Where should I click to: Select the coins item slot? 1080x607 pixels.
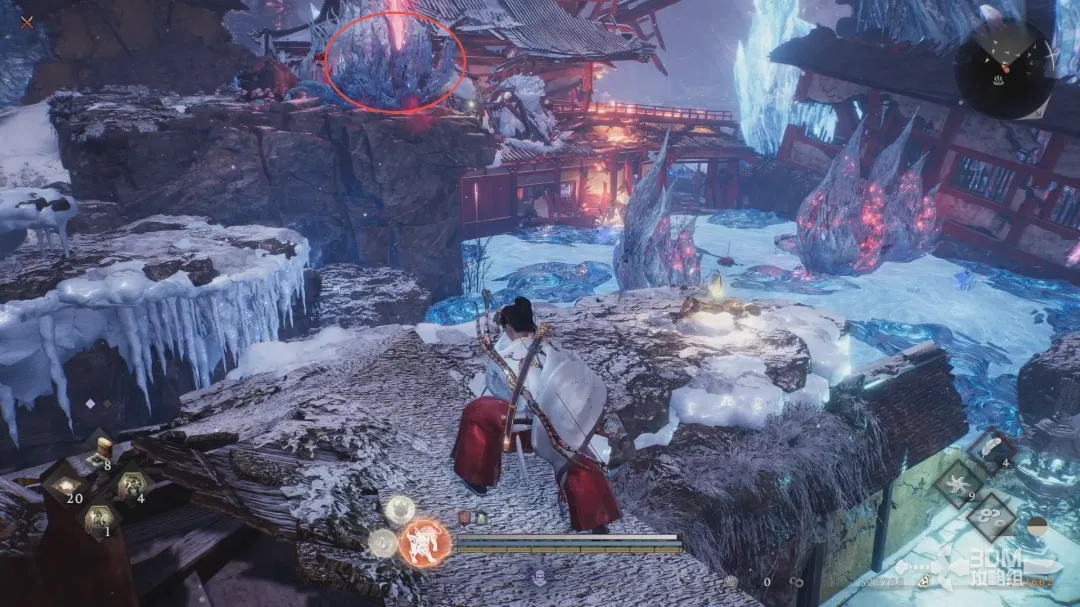coord(992,517)
